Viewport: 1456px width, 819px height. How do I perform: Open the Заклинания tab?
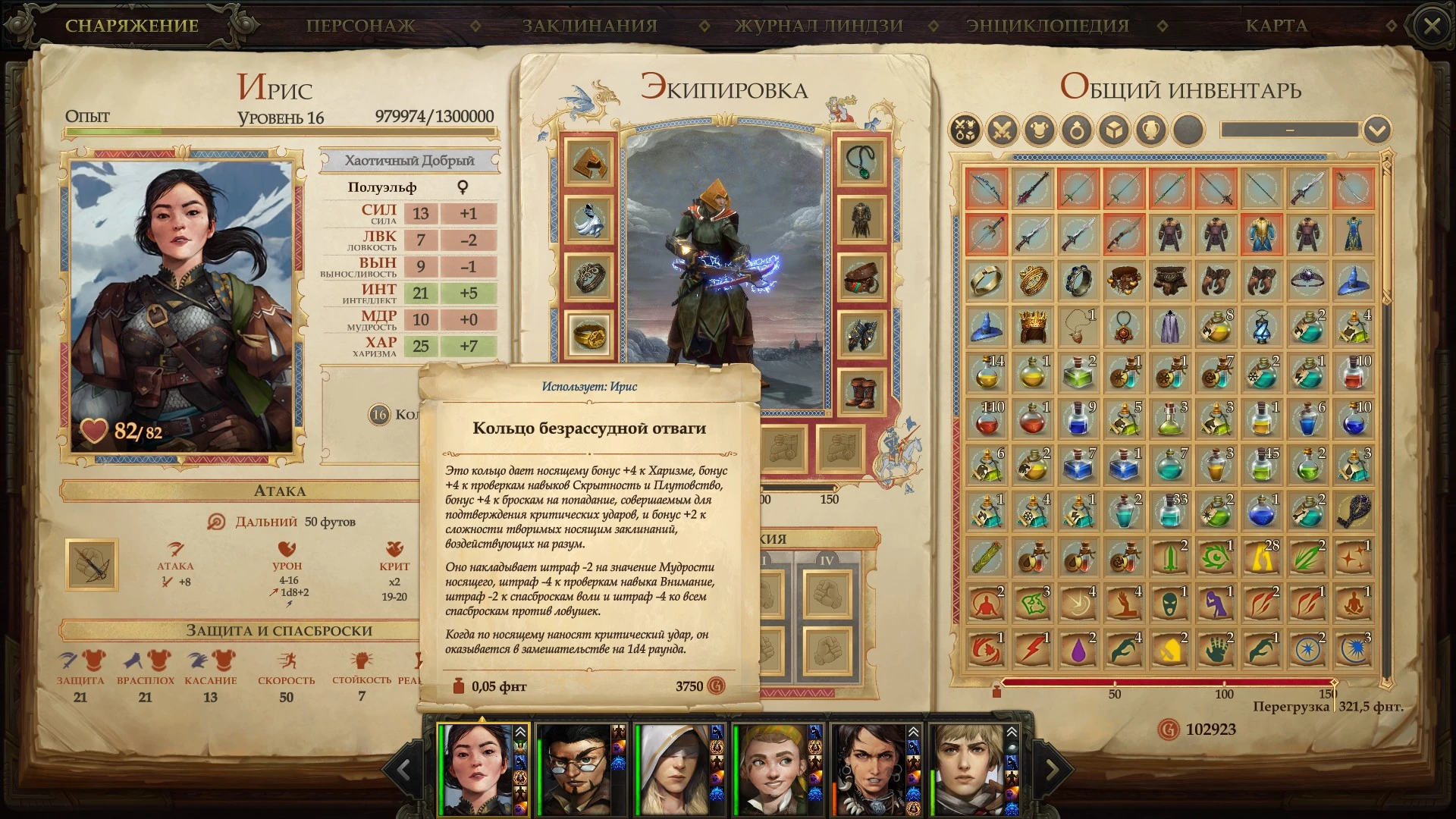click(x=589, y=26)
